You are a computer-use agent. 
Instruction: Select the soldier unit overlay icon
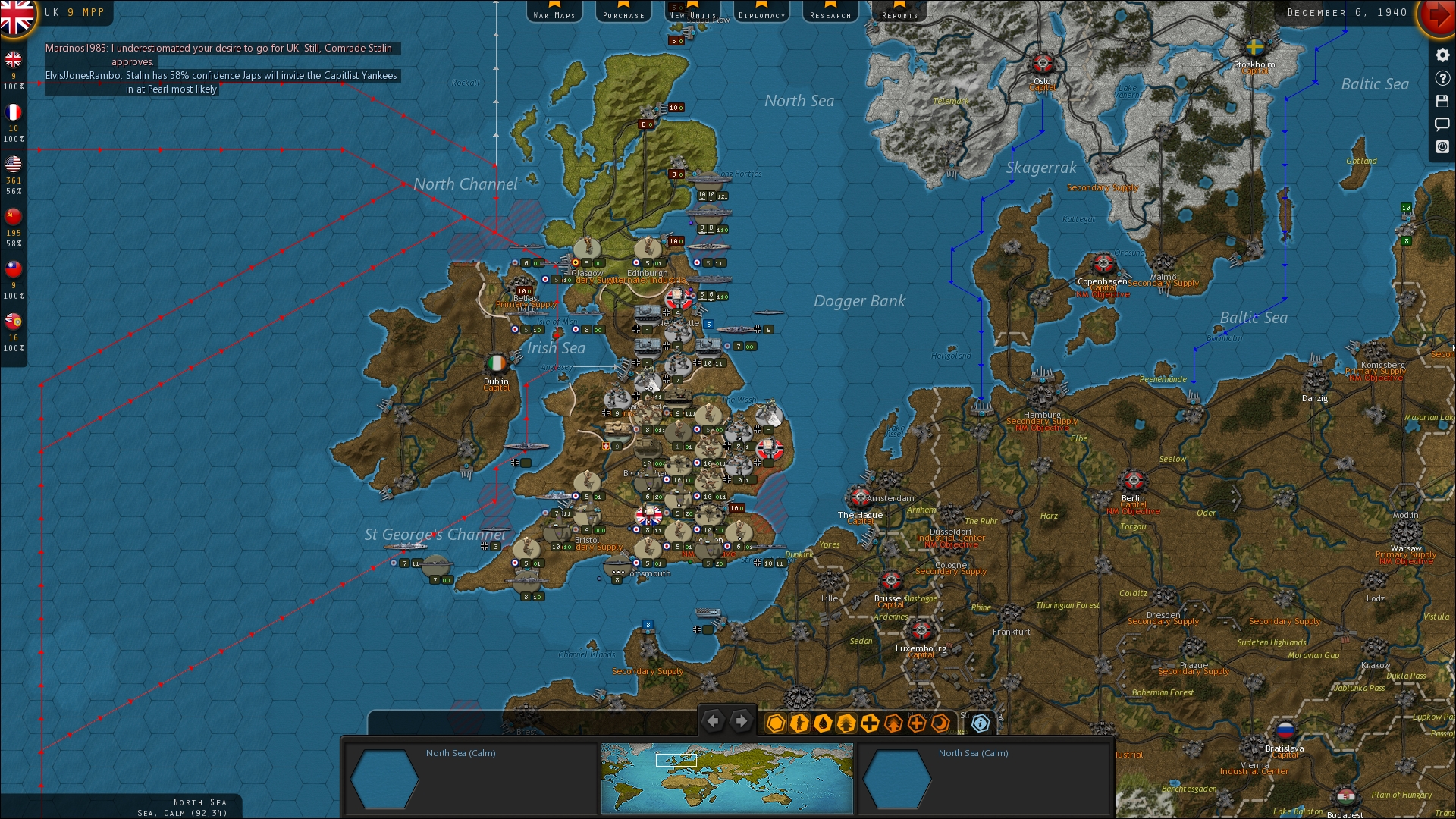point(800,723)
